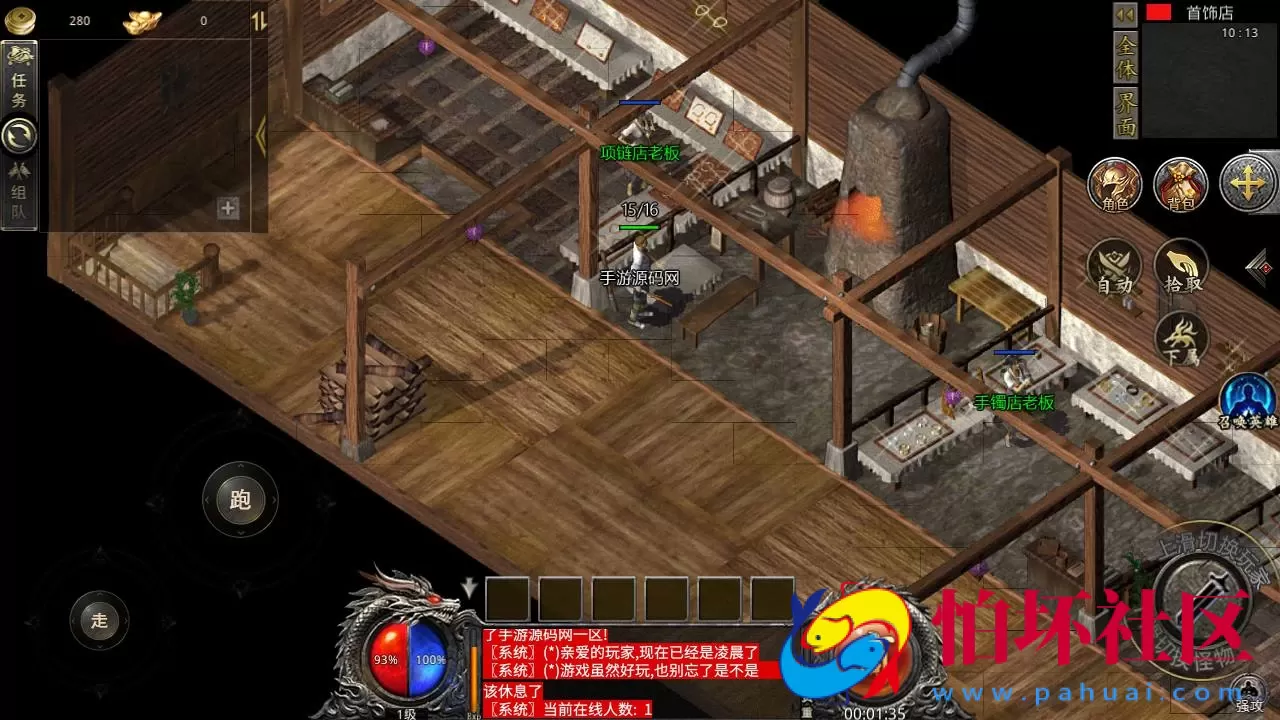The height and width of the screenshot is (720, 1280).
Task: Open the 背包 (backpack) icon
Action: (x=1180, y=186)
